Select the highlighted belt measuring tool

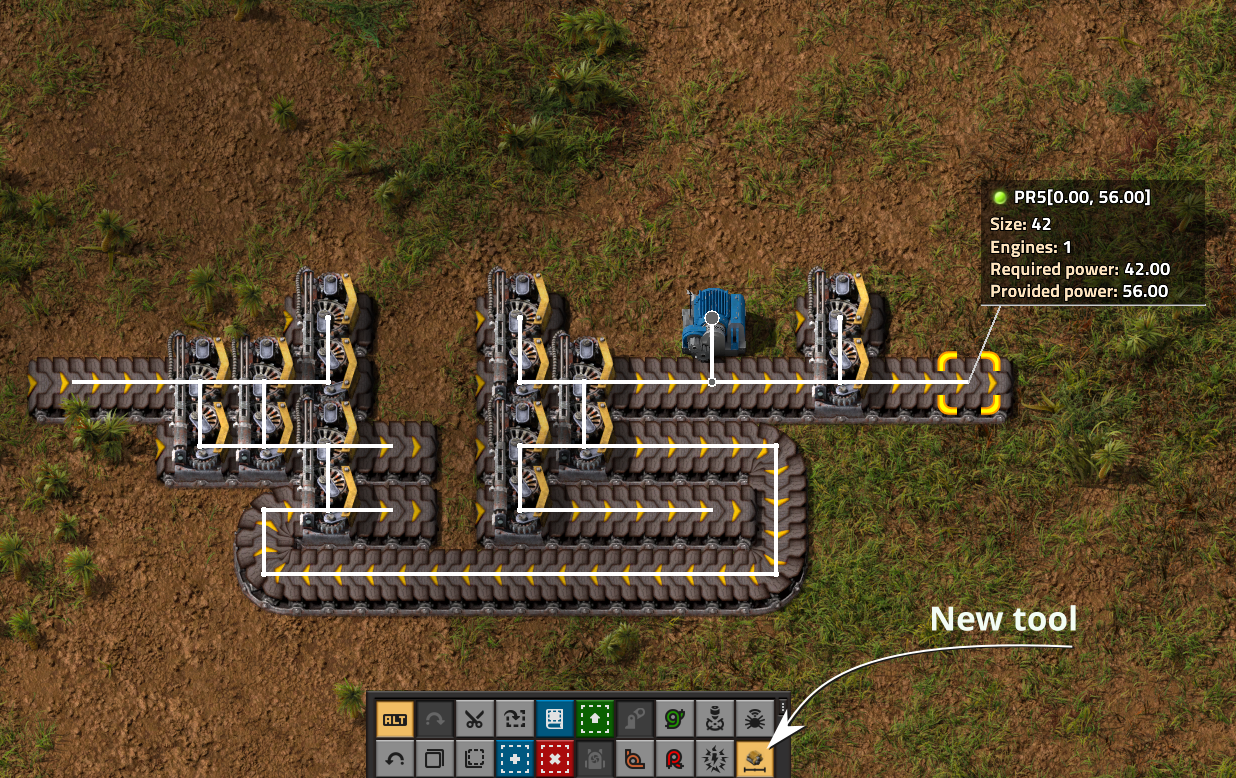click(x=753, y=759)
